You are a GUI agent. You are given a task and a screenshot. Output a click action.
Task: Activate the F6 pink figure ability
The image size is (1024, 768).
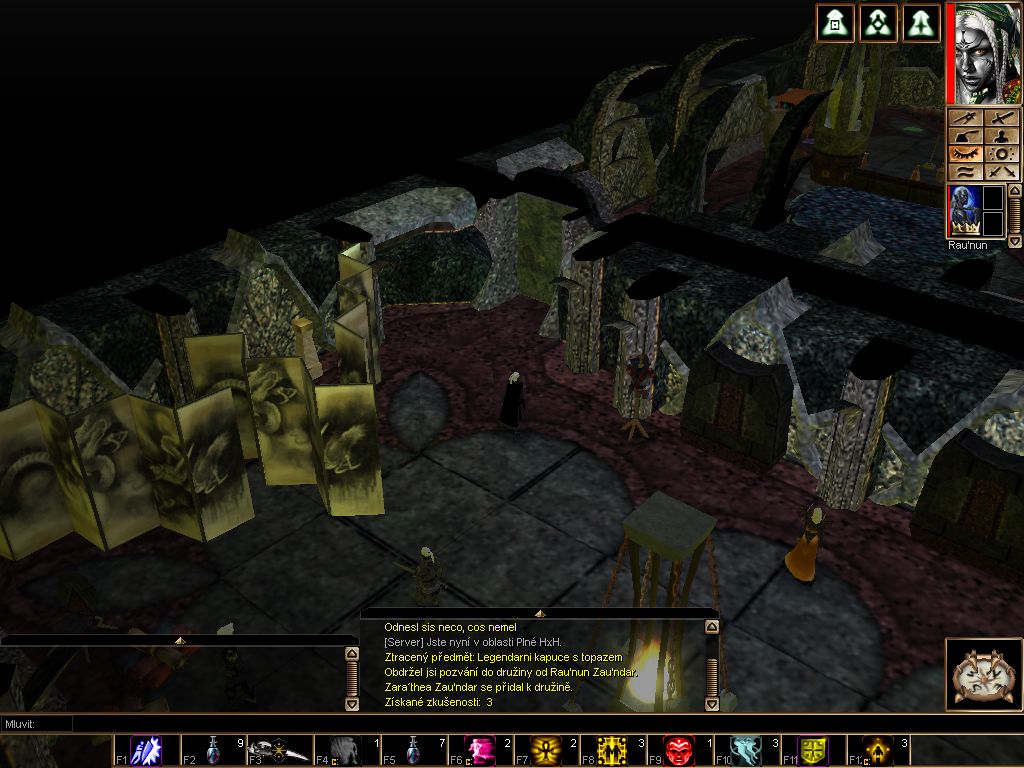(x=481, y=750)
